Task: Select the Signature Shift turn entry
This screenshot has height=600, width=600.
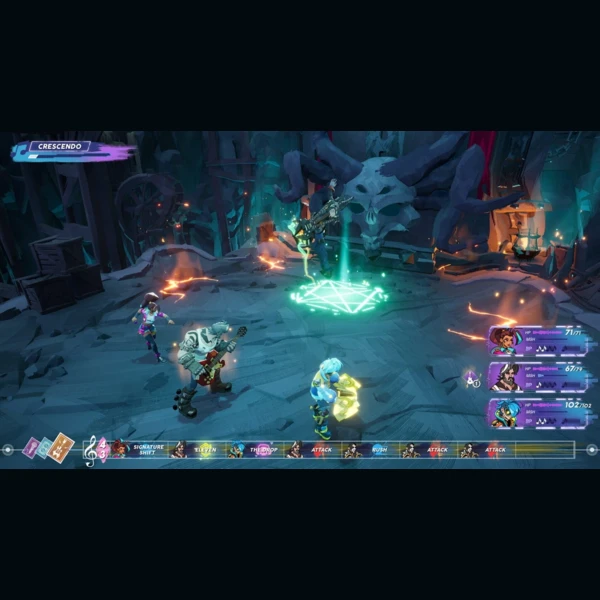Action: [147, 450]
